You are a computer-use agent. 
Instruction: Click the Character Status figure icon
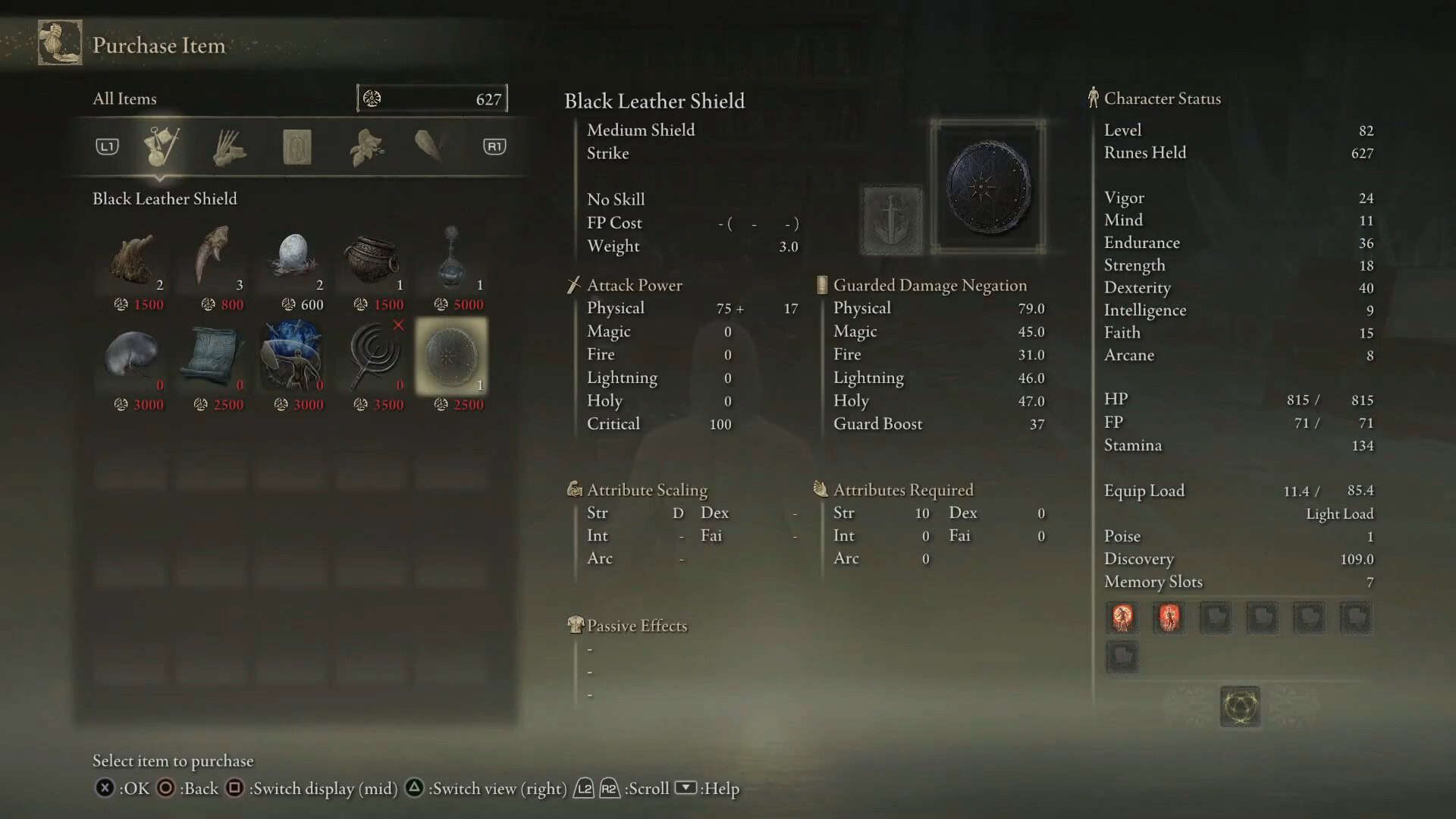click(x=1093, y=98)
